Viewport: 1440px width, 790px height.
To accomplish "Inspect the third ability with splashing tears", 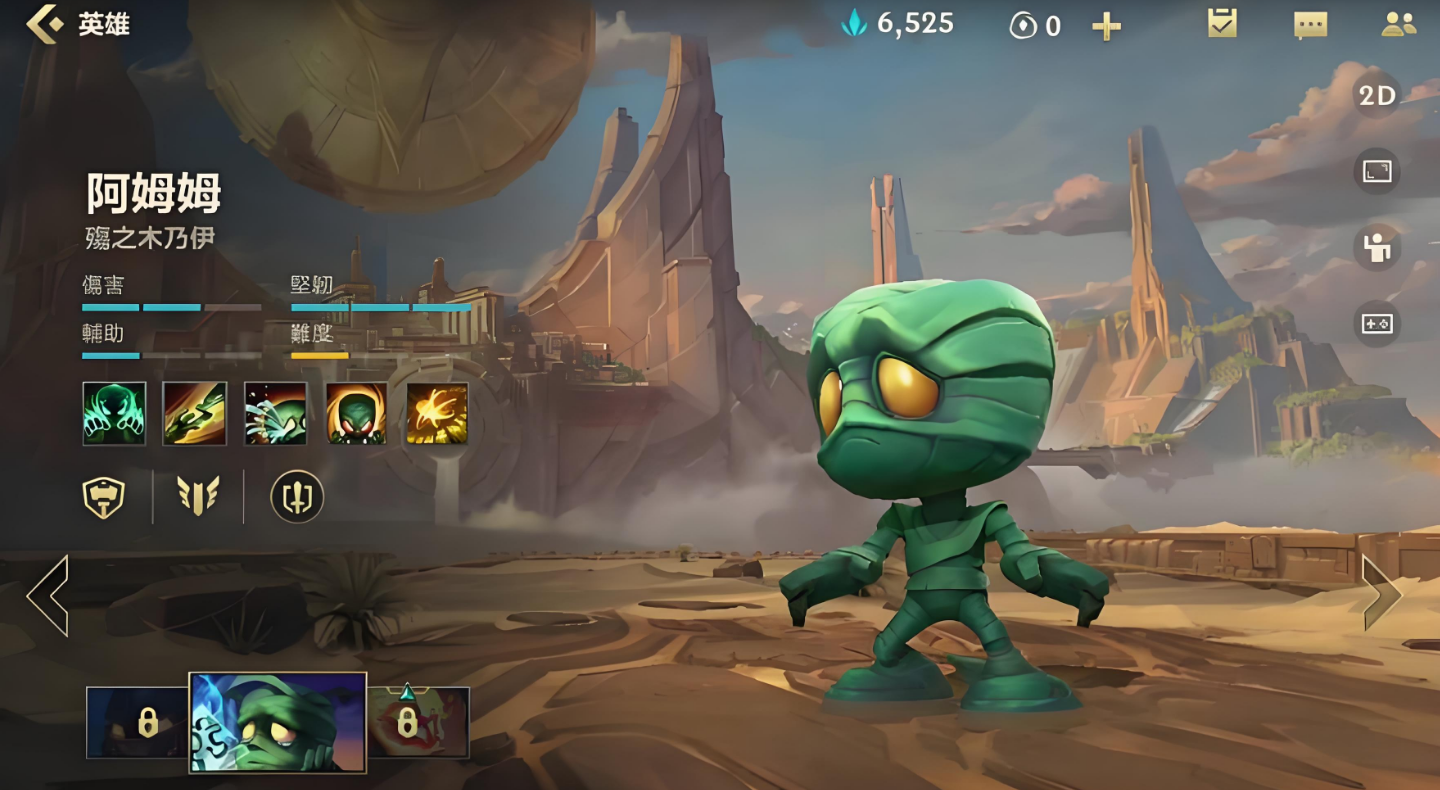I will pyautogui.click(x=276, y=413).
